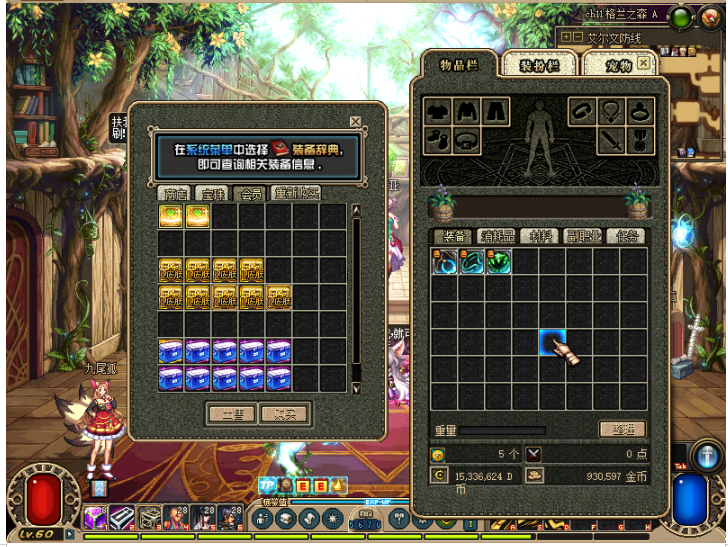728x547 pixels.
Task: Show the 消耗品 consumables category
Action: click(x=496, y=237)
